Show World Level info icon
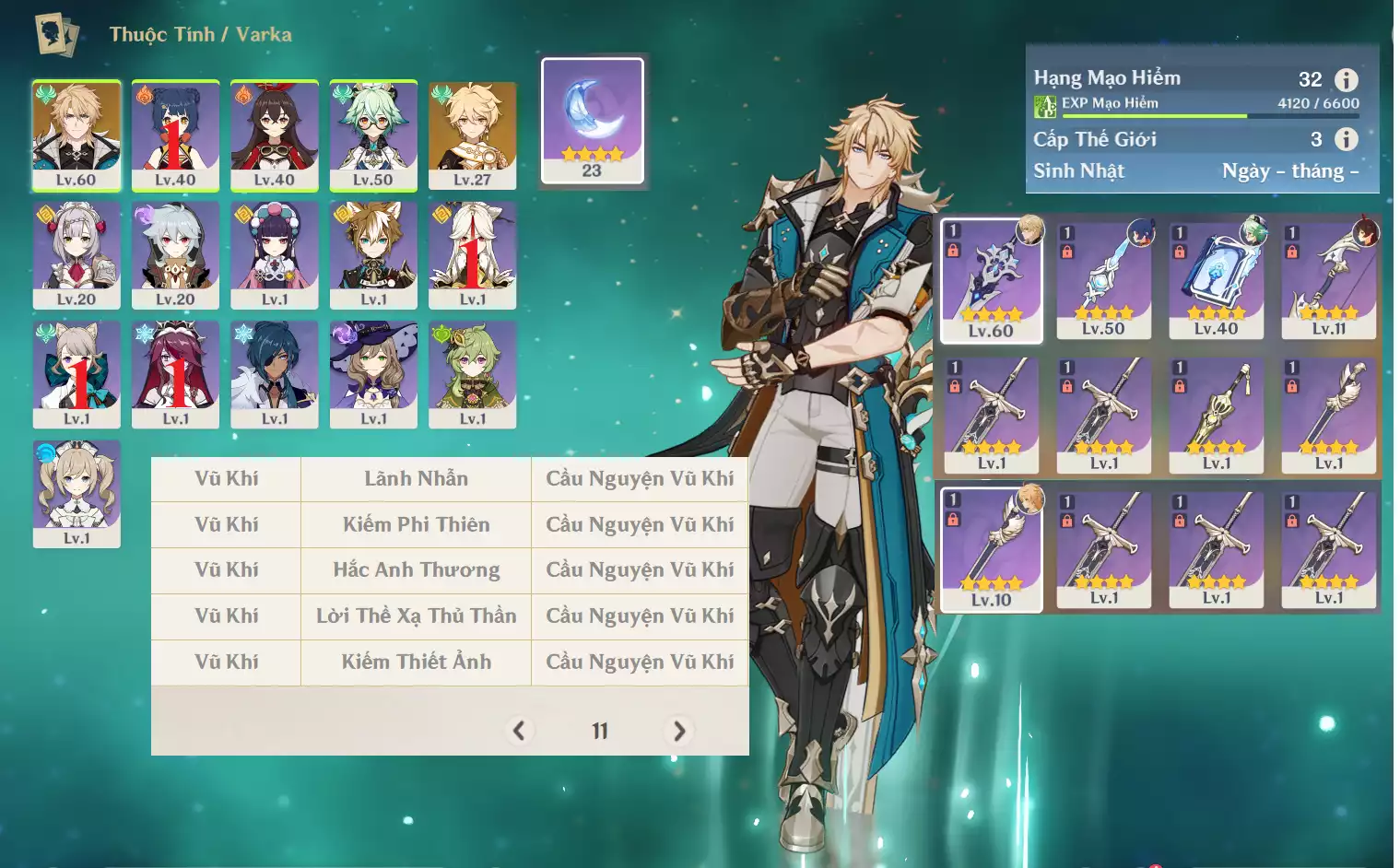The image size is (1400, 868). 1347,139
